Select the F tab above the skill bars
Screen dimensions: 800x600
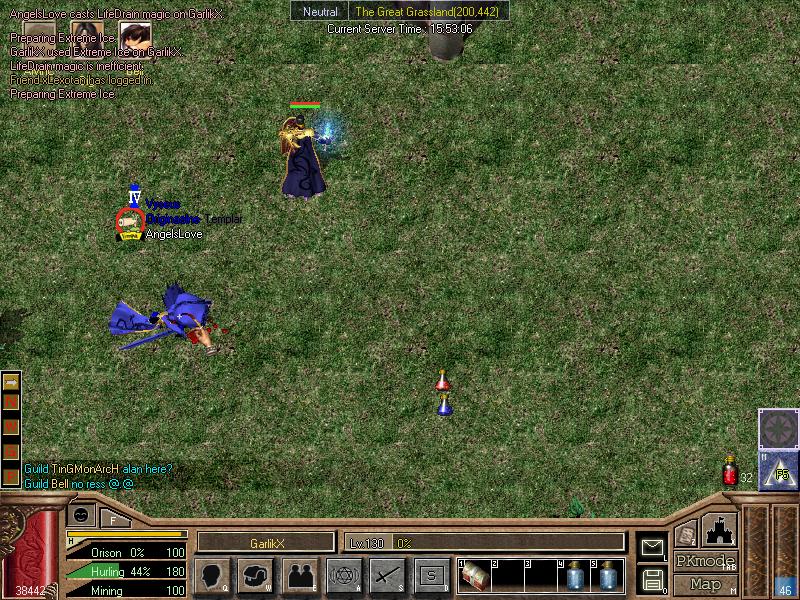coord(113,518)
